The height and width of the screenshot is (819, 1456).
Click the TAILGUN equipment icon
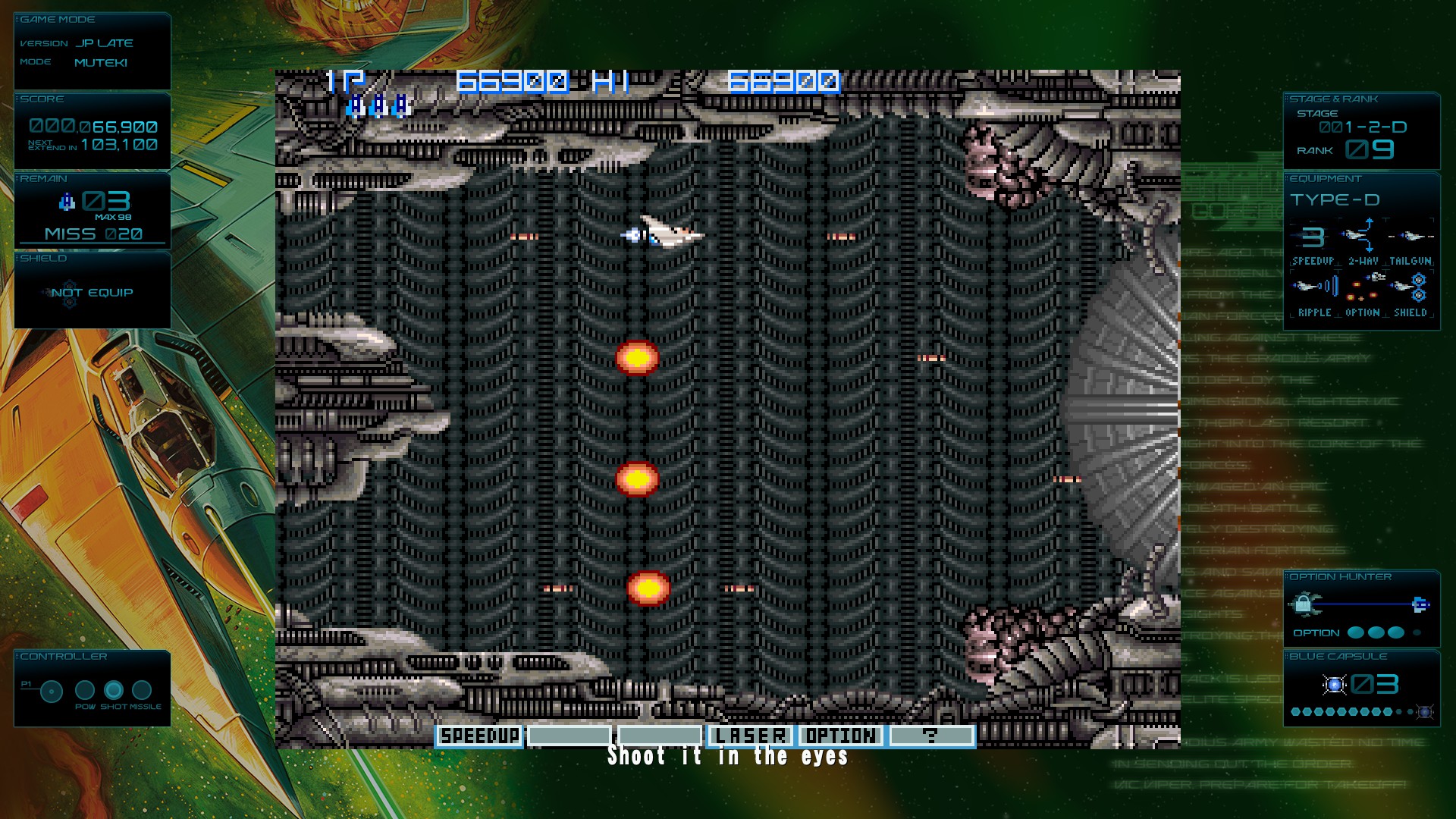pos(1410,237)
